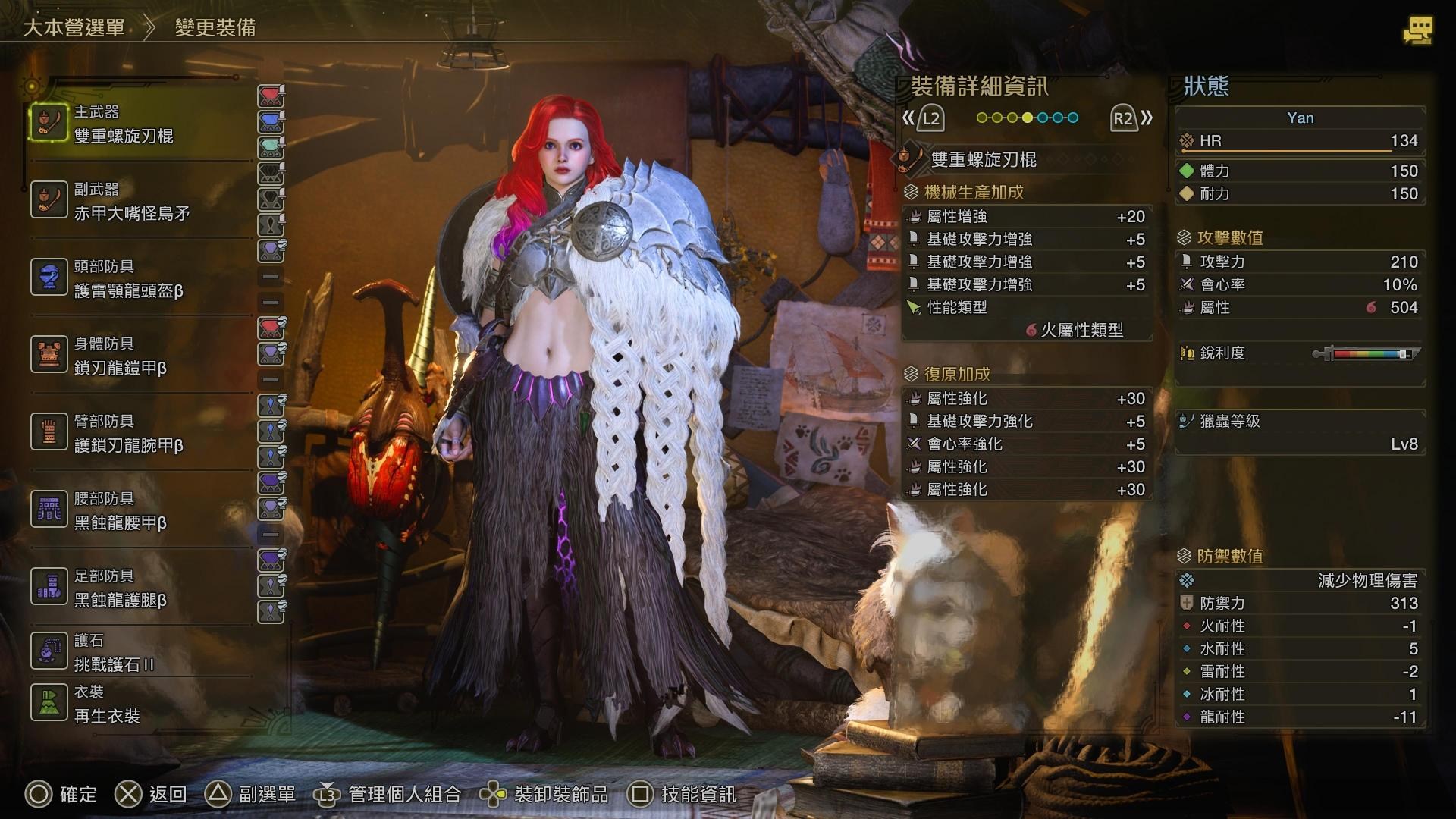
Task: Click the 頭部防具 helmet slot icon
Action: tap(49, 276)
